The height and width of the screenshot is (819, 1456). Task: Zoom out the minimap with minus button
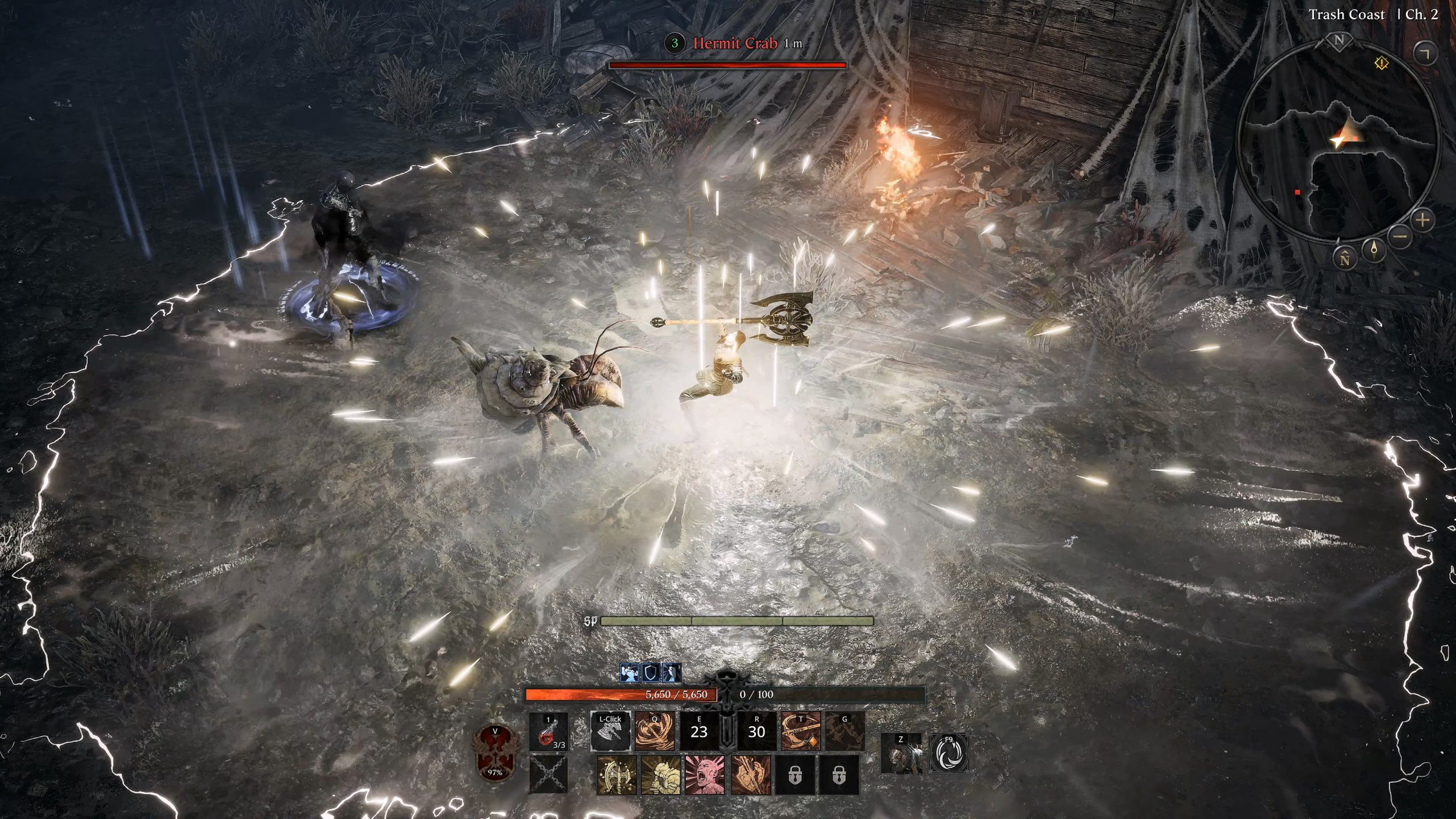(x=1401, y=236)
